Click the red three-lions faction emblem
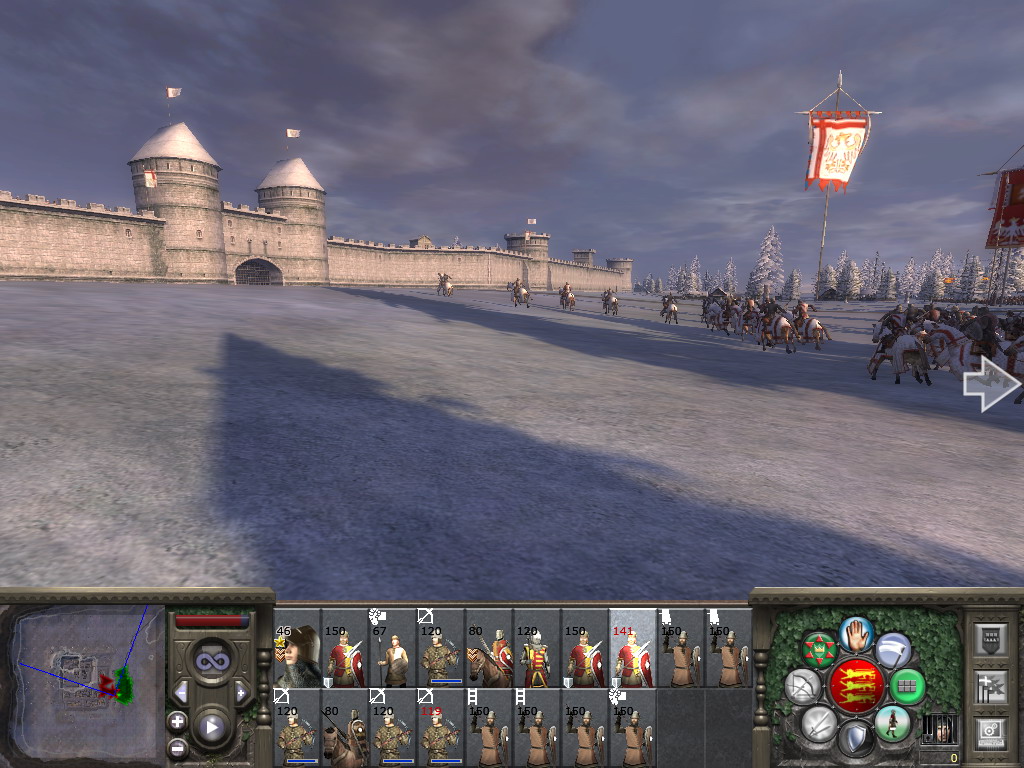 (x=856, y=686)
